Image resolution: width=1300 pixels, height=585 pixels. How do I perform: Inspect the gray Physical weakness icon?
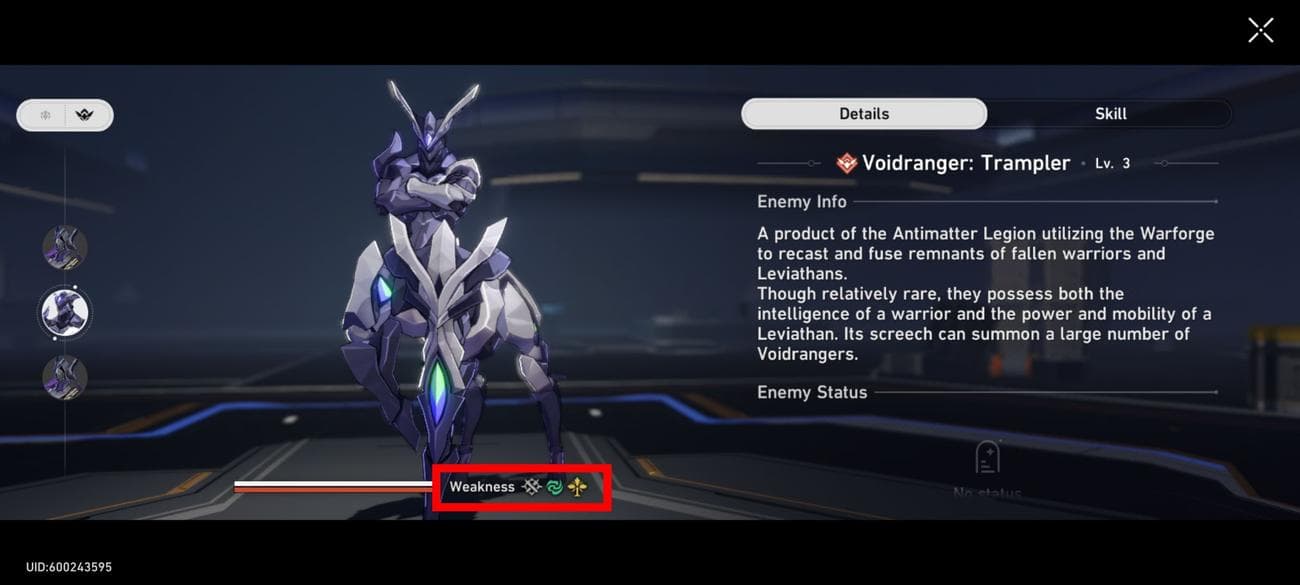[x=531, y=487]
